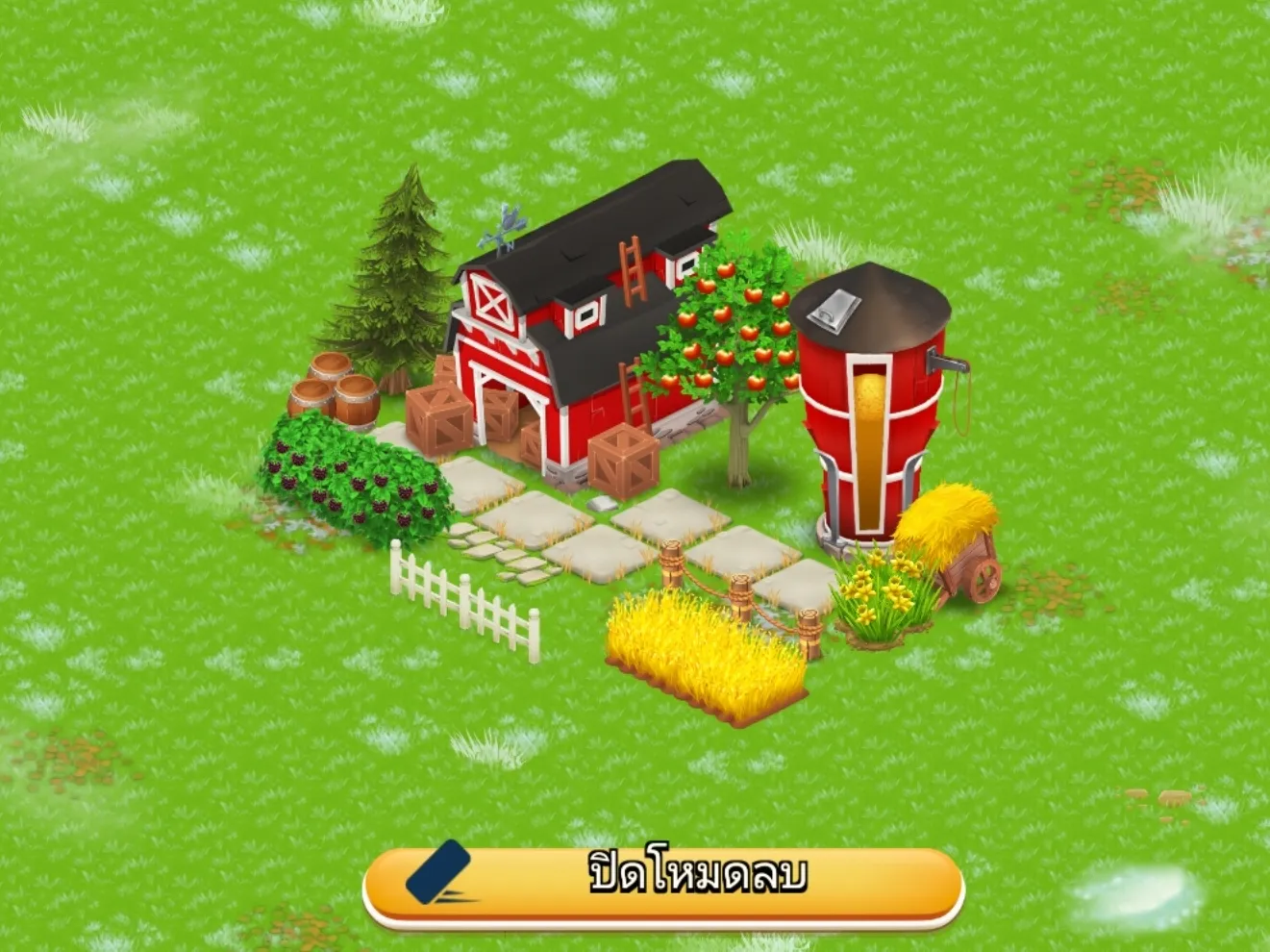Viewport: 1270px width, 952px height.
Task: Tap the red feed silo
Action: click(x=870, y=413)
